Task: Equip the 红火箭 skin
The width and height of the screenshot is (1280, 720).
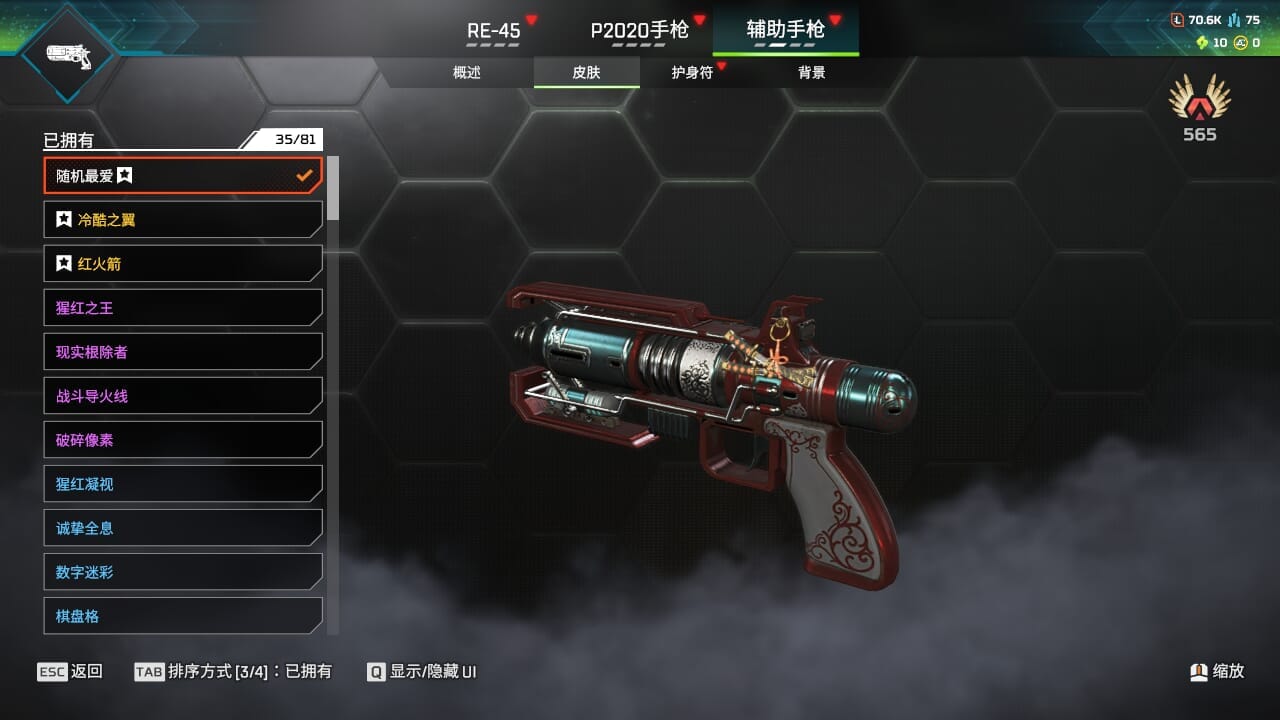Action: (183, 264)
